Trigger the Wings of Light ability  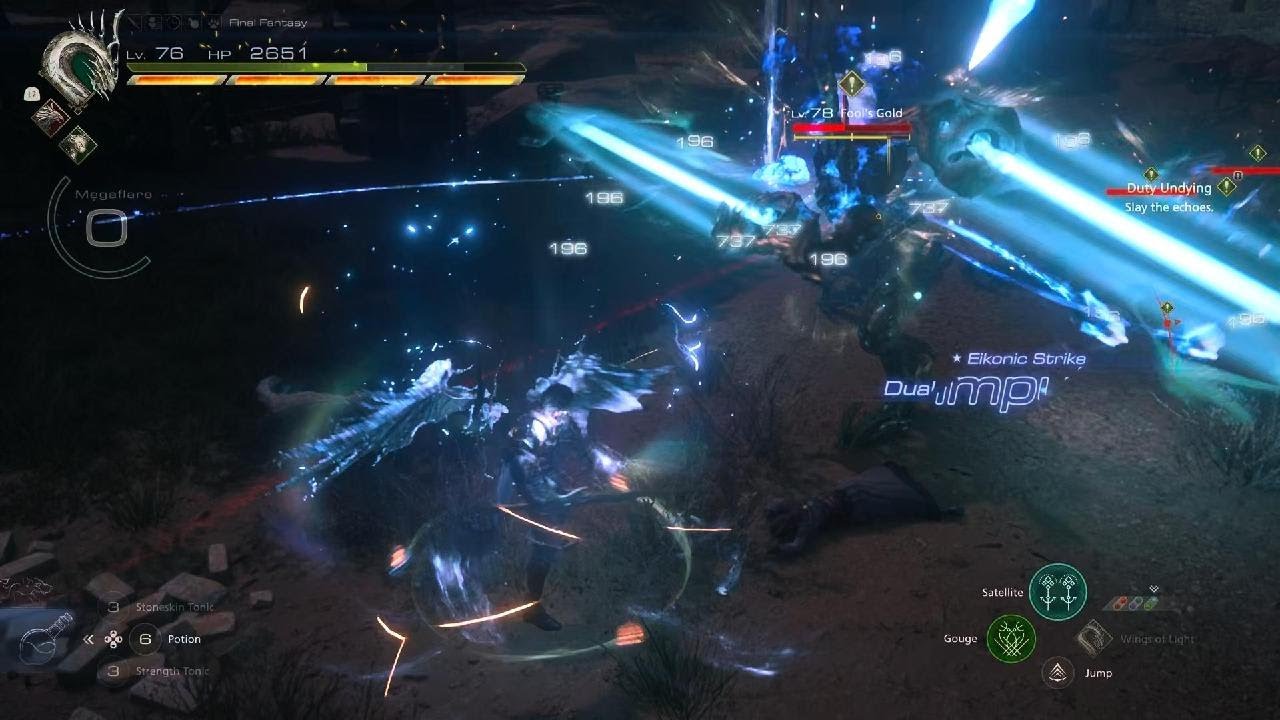click(x=1095, y=638)
